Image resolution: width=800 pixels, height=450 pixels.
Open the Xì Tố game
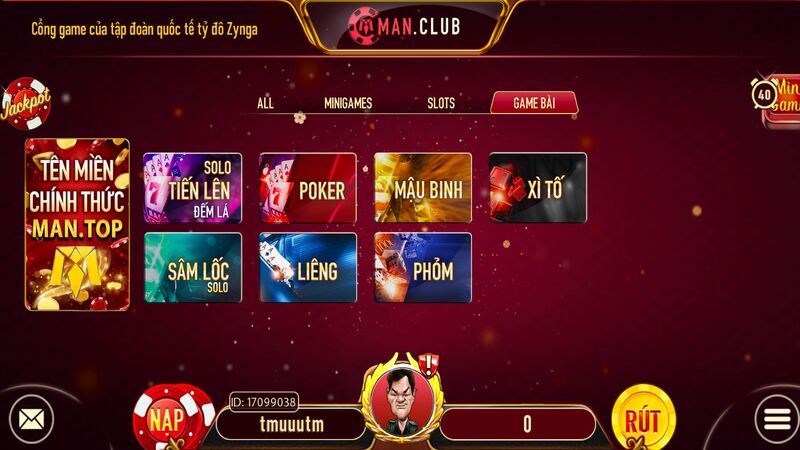537,187
